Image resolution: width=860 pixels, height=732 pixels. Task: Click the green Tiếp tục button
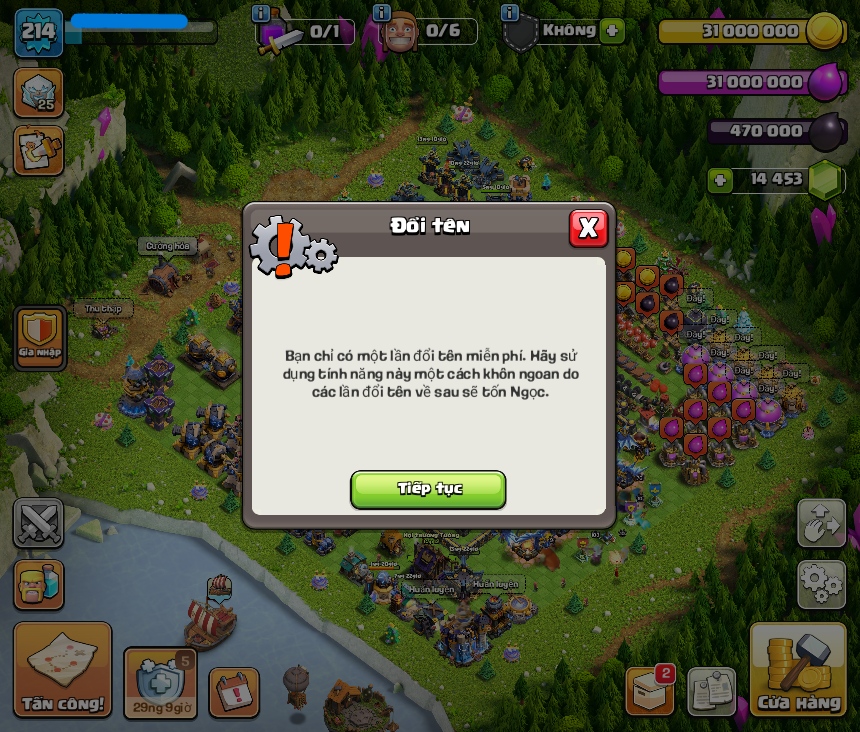click(x=428, y=489)
